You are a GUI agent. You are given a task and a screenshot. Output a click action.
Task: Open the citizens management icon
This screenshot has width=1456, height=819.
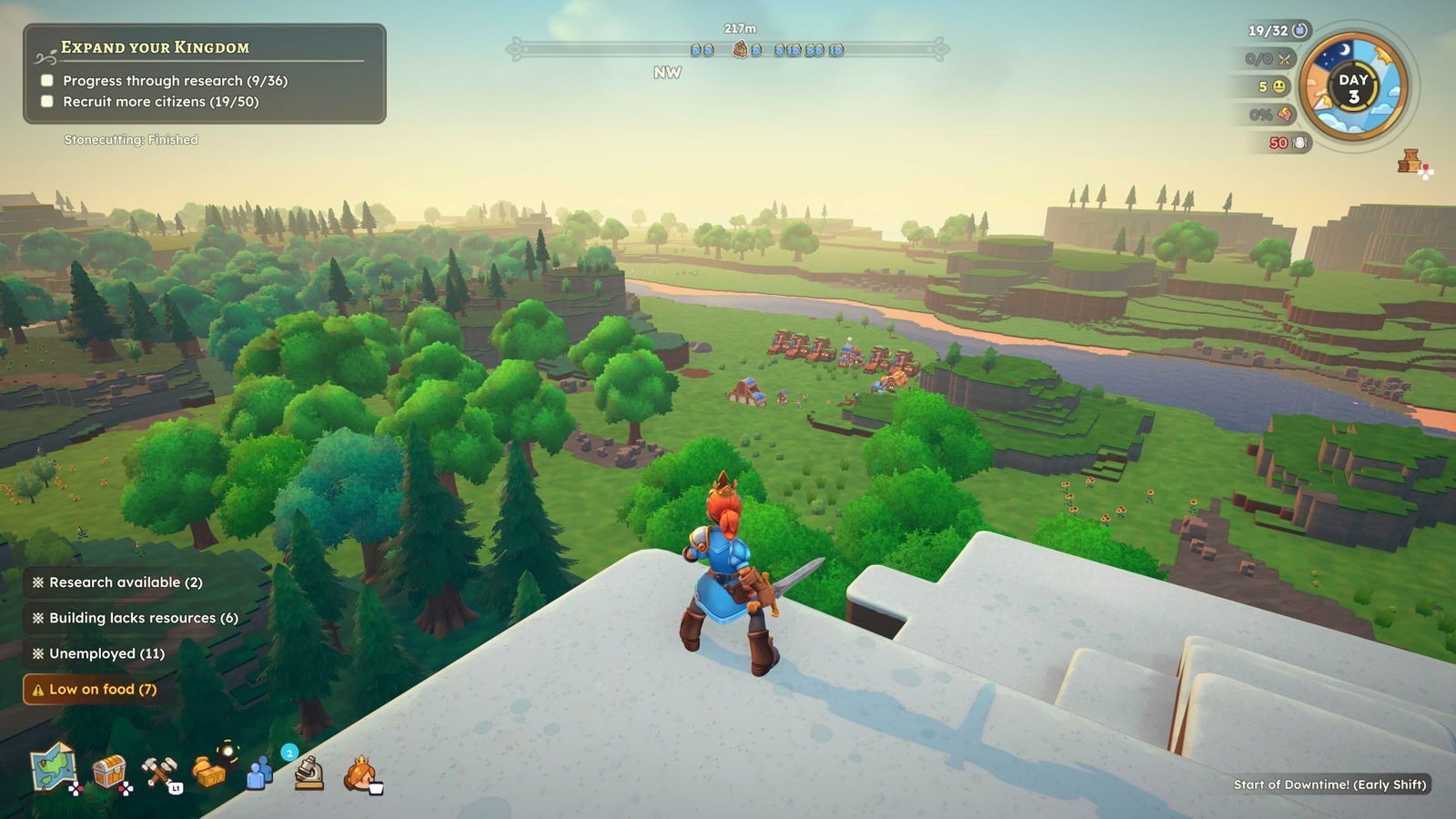(x=260, y=773)
